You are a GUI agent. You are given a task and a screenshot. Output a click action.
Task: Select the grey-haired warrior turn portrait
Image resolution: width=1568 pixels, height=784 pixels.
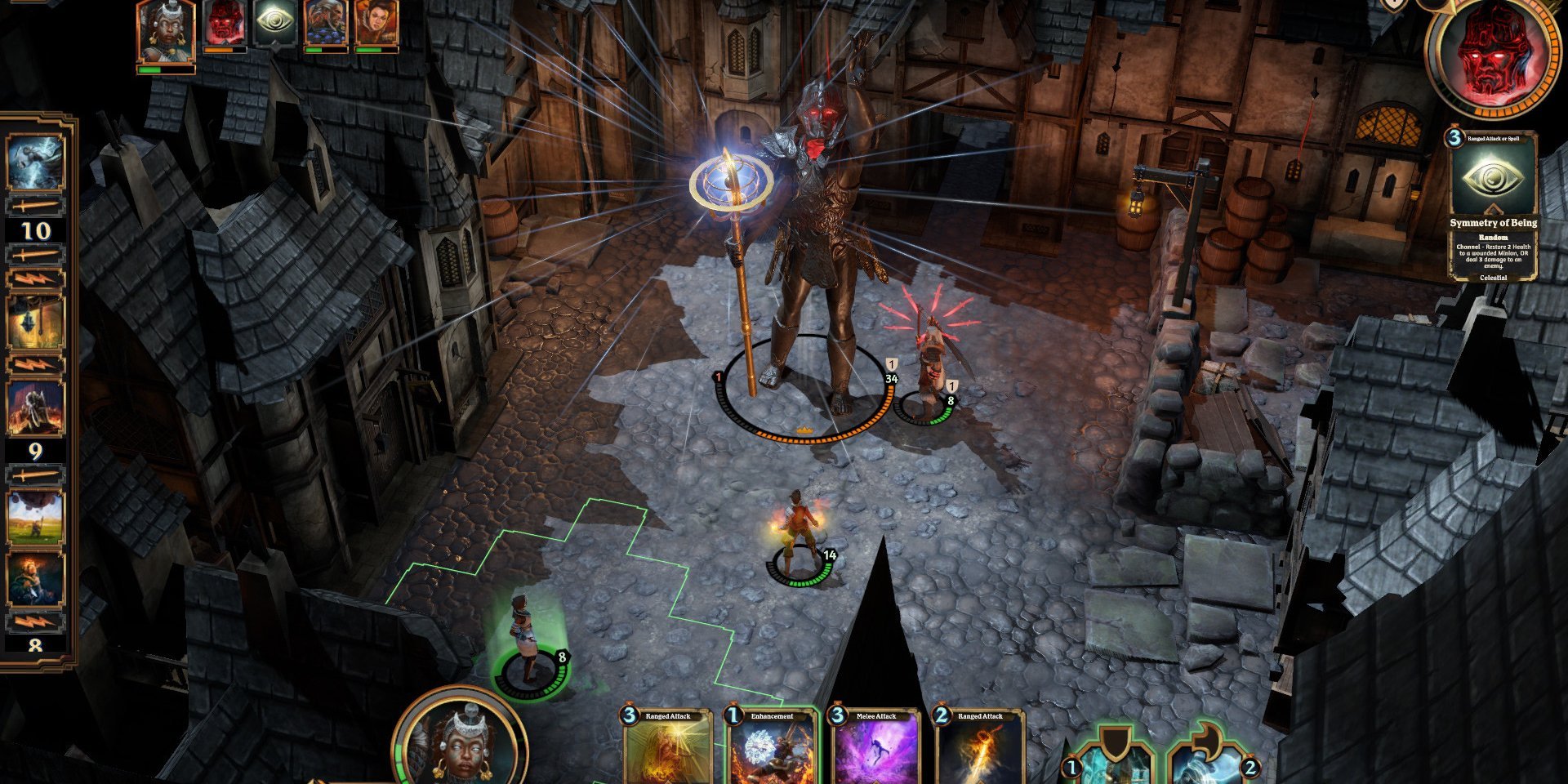point(325,24)
